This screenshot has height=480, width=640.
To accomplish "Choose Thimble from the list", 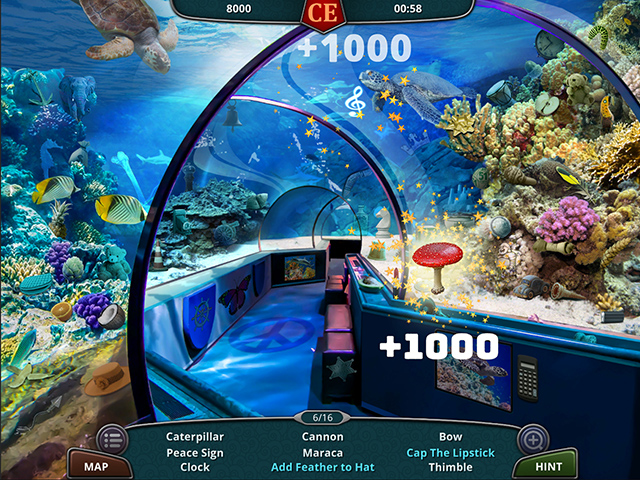I will tap(450, 467).
